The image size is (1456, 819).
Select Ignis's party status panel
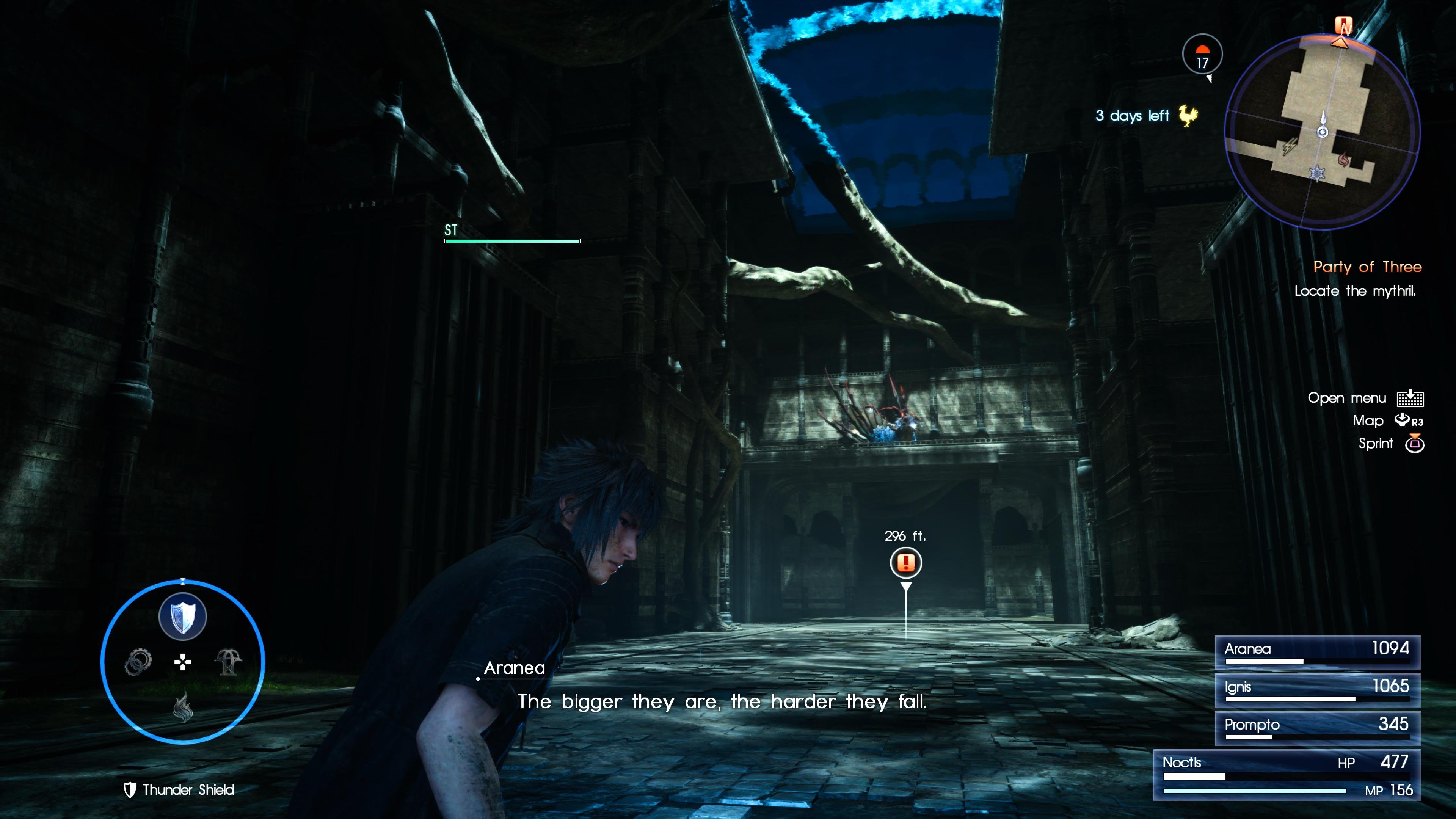click(x=1317, y=690)
